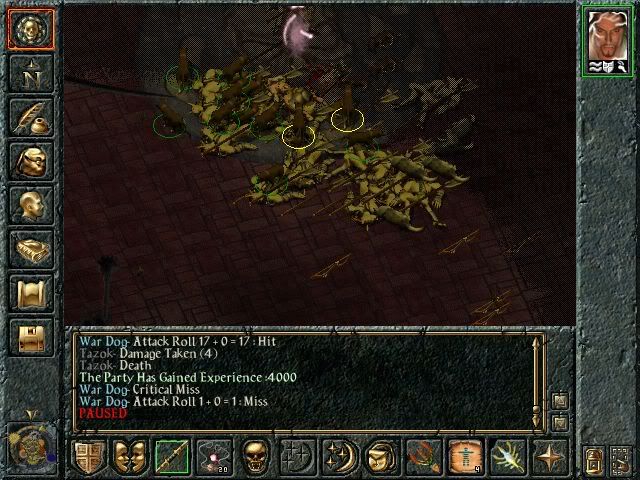Activate the Guard shield button
This screenshot has width=640, height=480.
point(89,456)
